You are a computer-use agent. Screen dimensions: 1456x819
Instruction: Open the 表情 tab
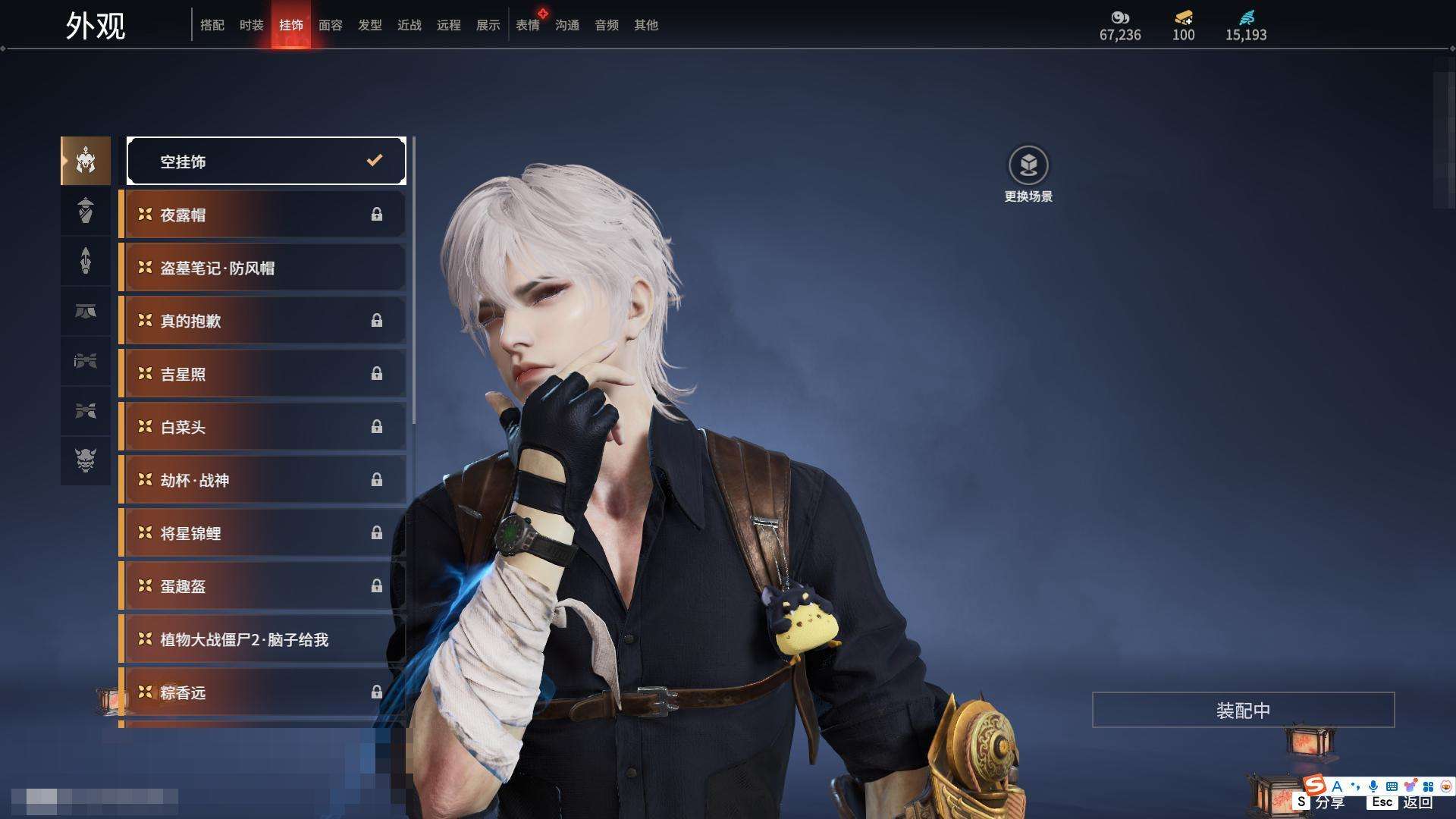coord(527,25)
